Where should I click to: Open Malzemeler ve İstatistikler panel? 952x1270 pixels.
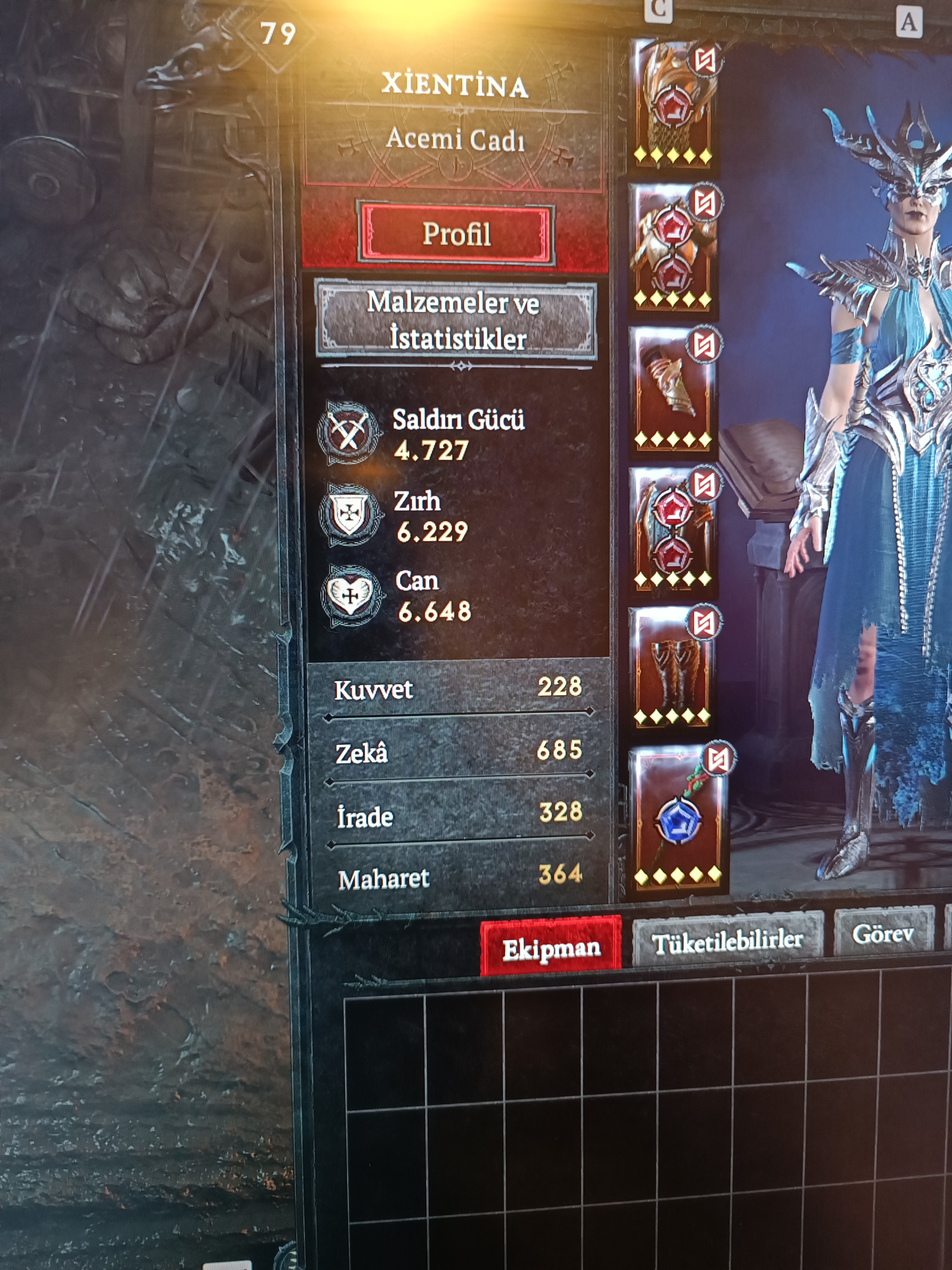(456, 320)
